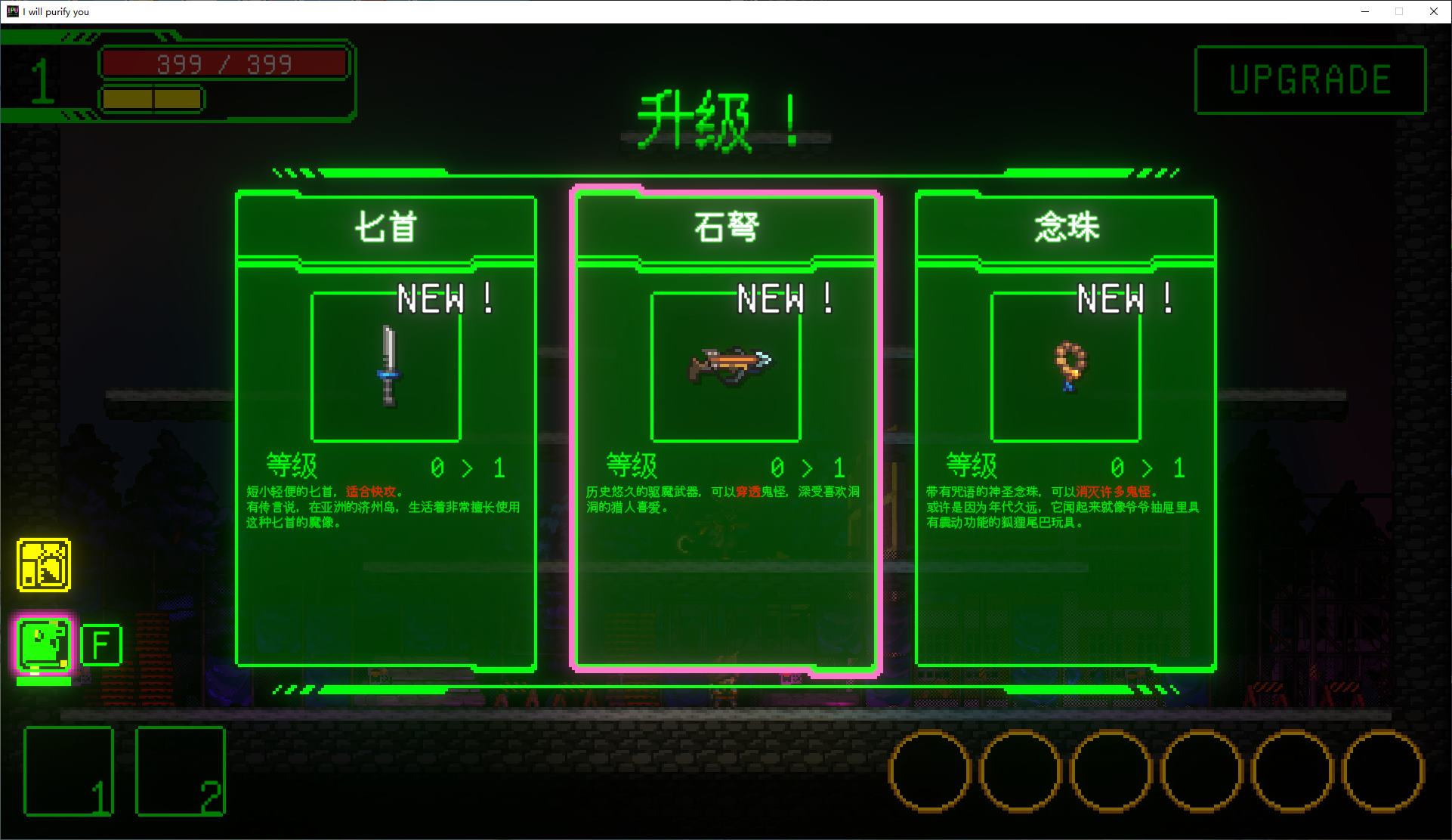Click inventory slot 1

tap(68, 772)
